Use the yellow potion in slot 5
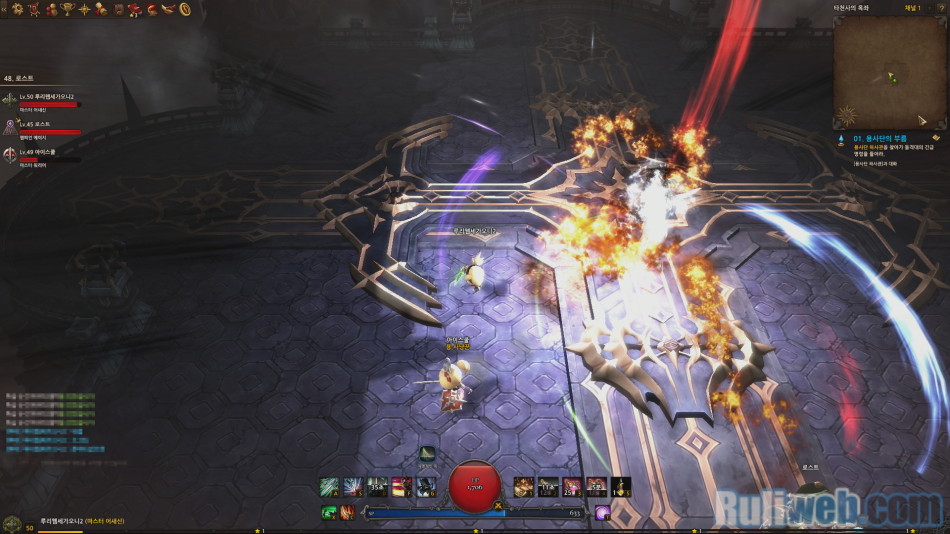Image resolution: width=950 pixels, height=534 pixels. point(620,487)
